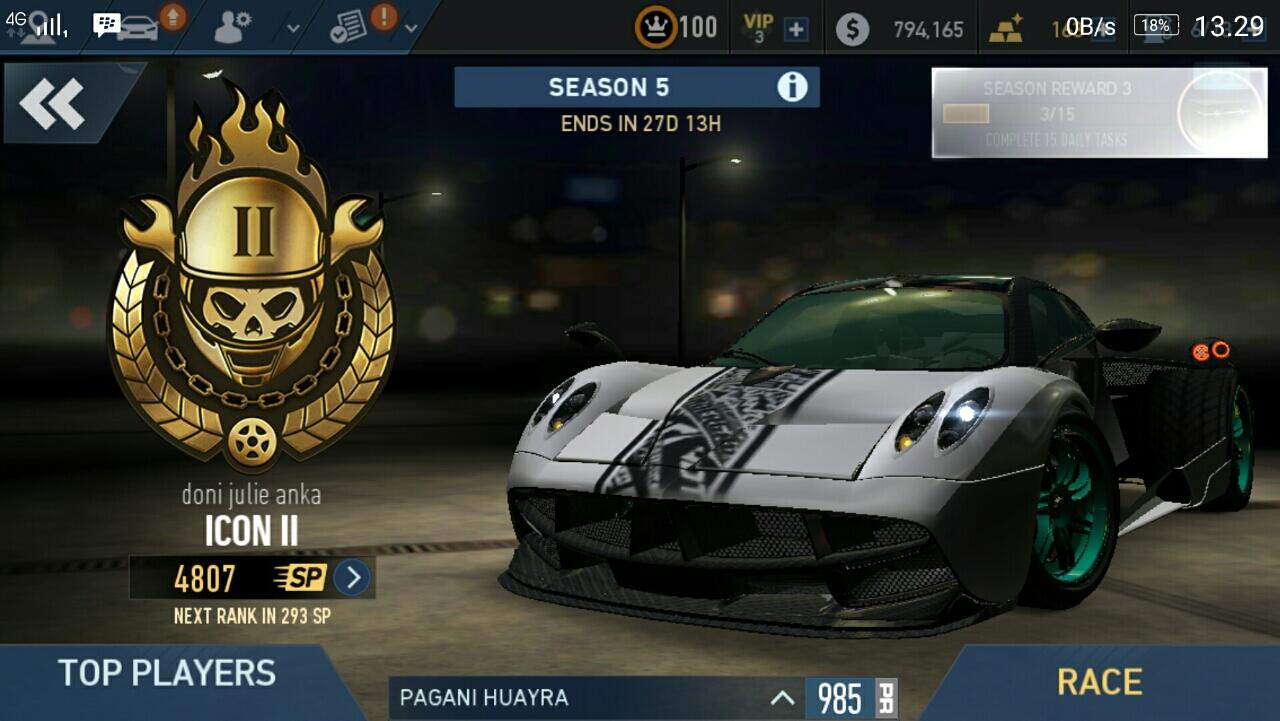
Task: Open the map pin icon in top bar
Action: (x=40, y=24)
